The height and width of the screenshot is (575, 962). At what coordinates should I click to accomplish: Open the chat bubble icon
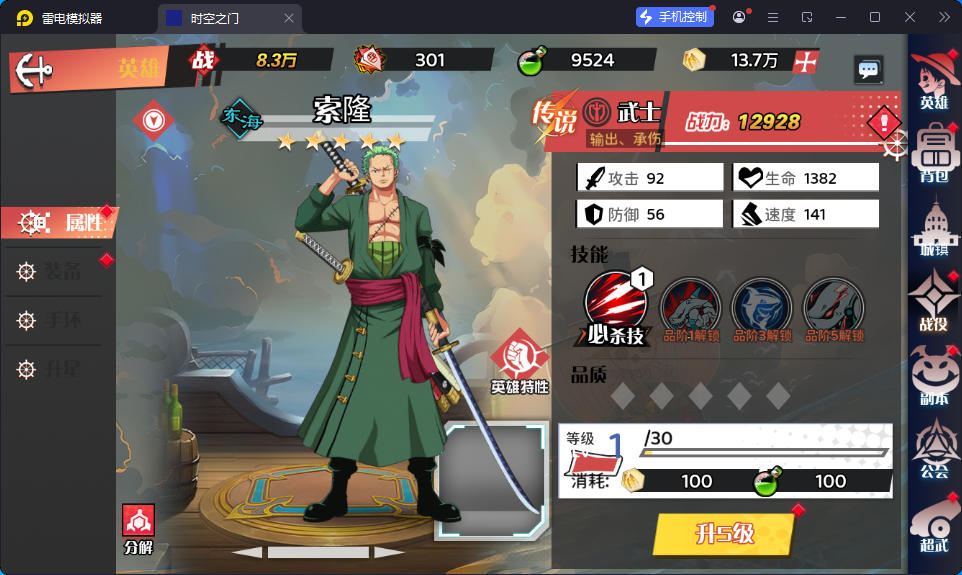[x=868, y=69]
